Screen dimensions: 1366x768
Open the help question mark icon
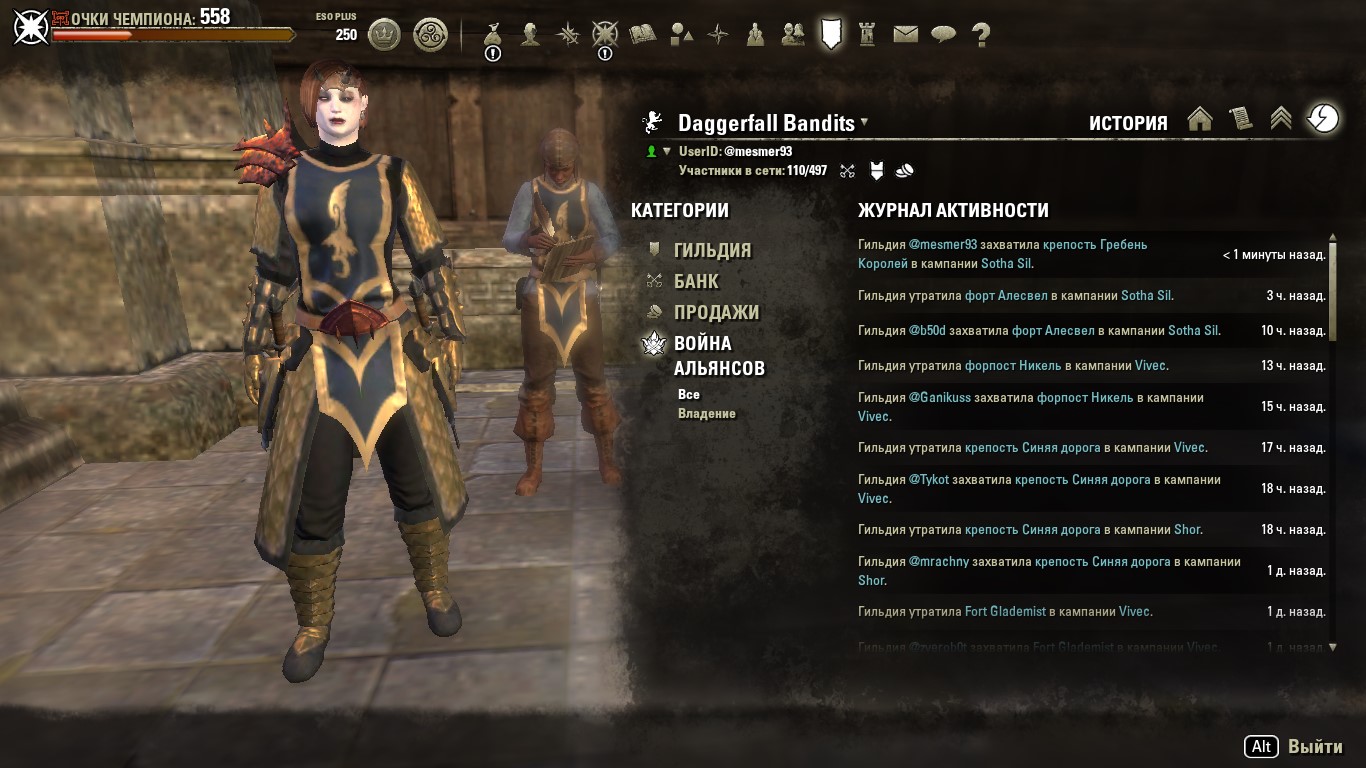[x=981, y=34]
